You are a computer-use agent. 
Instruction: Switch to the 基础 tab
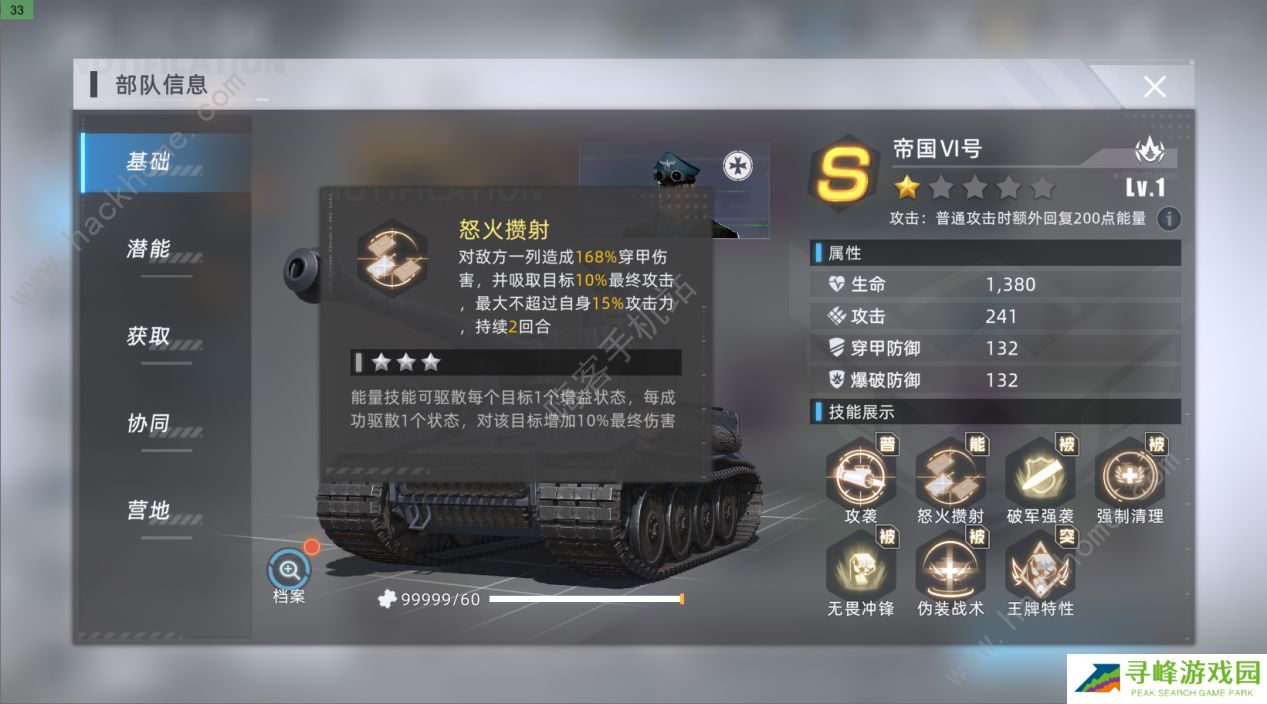coord(149,162)
